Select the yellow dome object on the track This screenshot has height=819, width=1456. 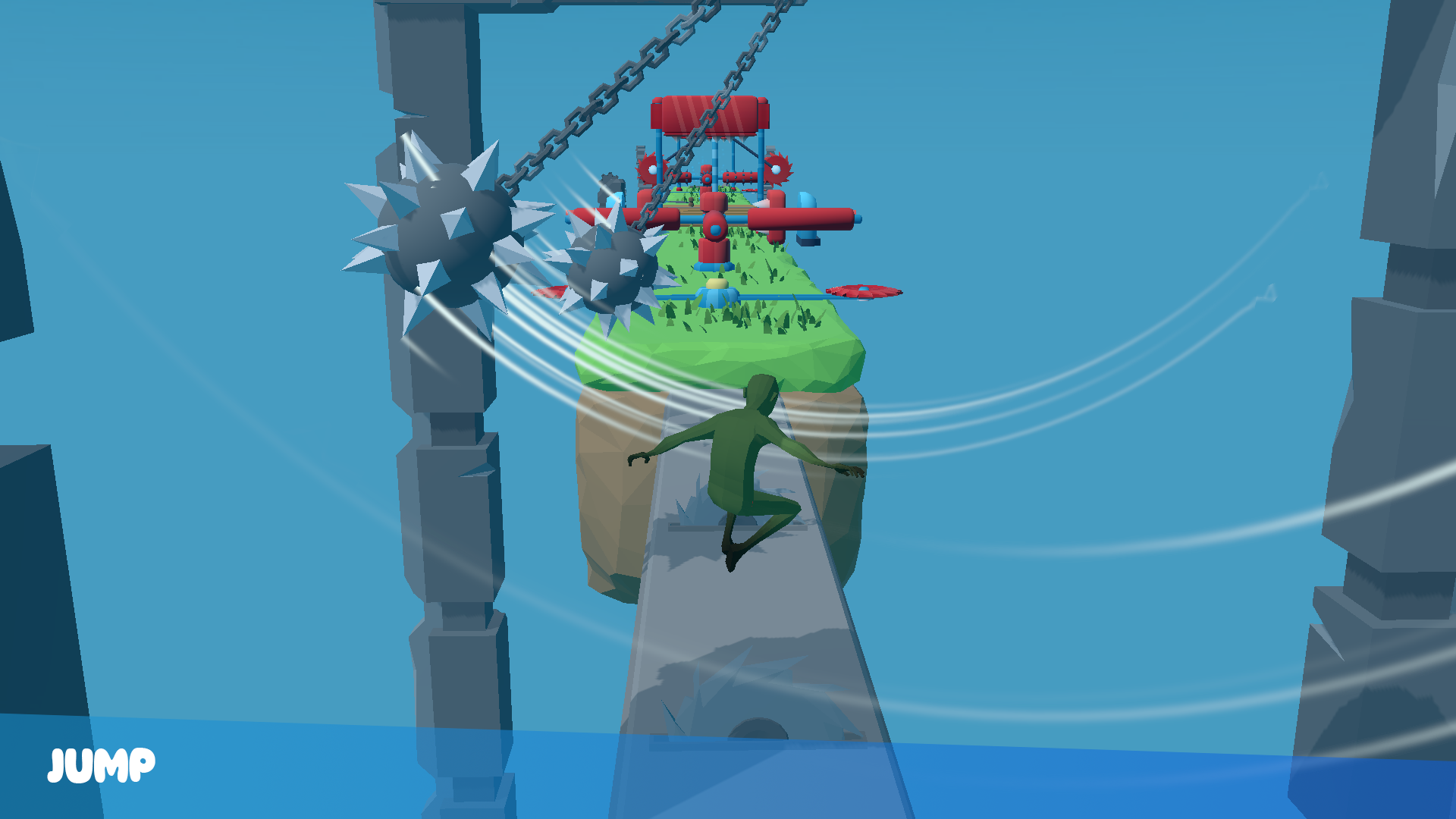(x=717, y=284)
